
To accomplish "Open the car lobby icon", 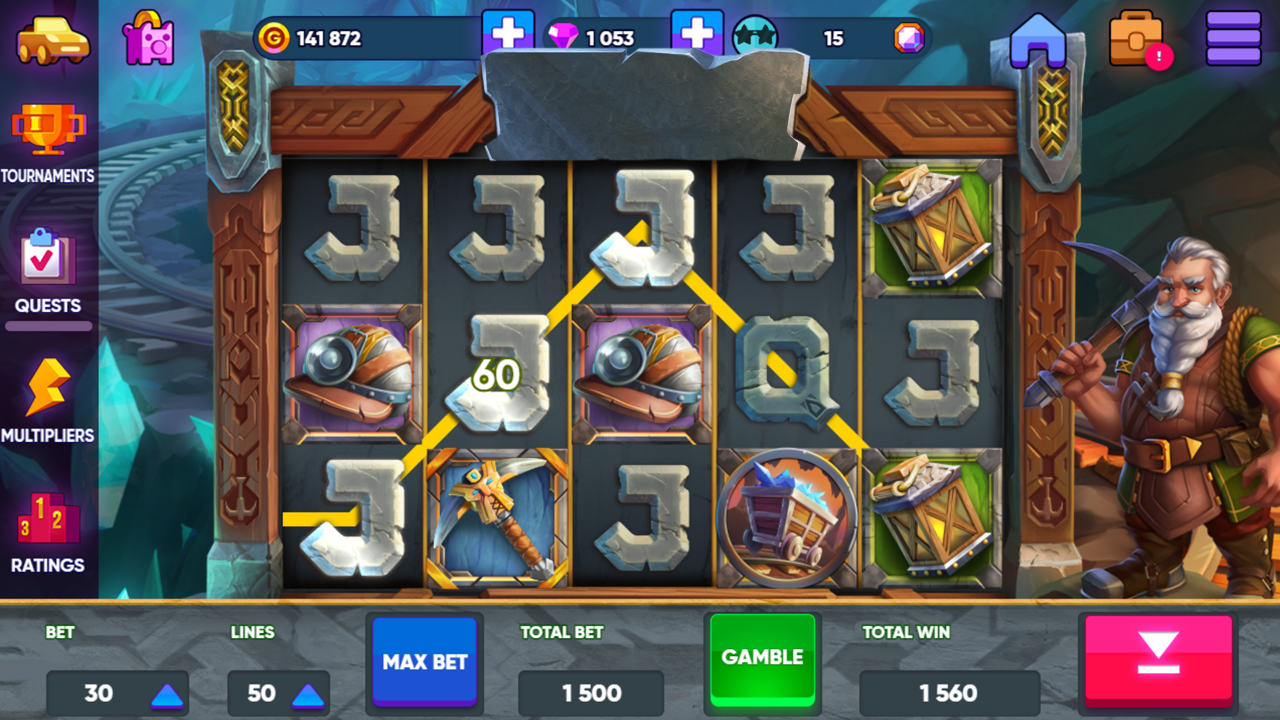I will [50, 37].
